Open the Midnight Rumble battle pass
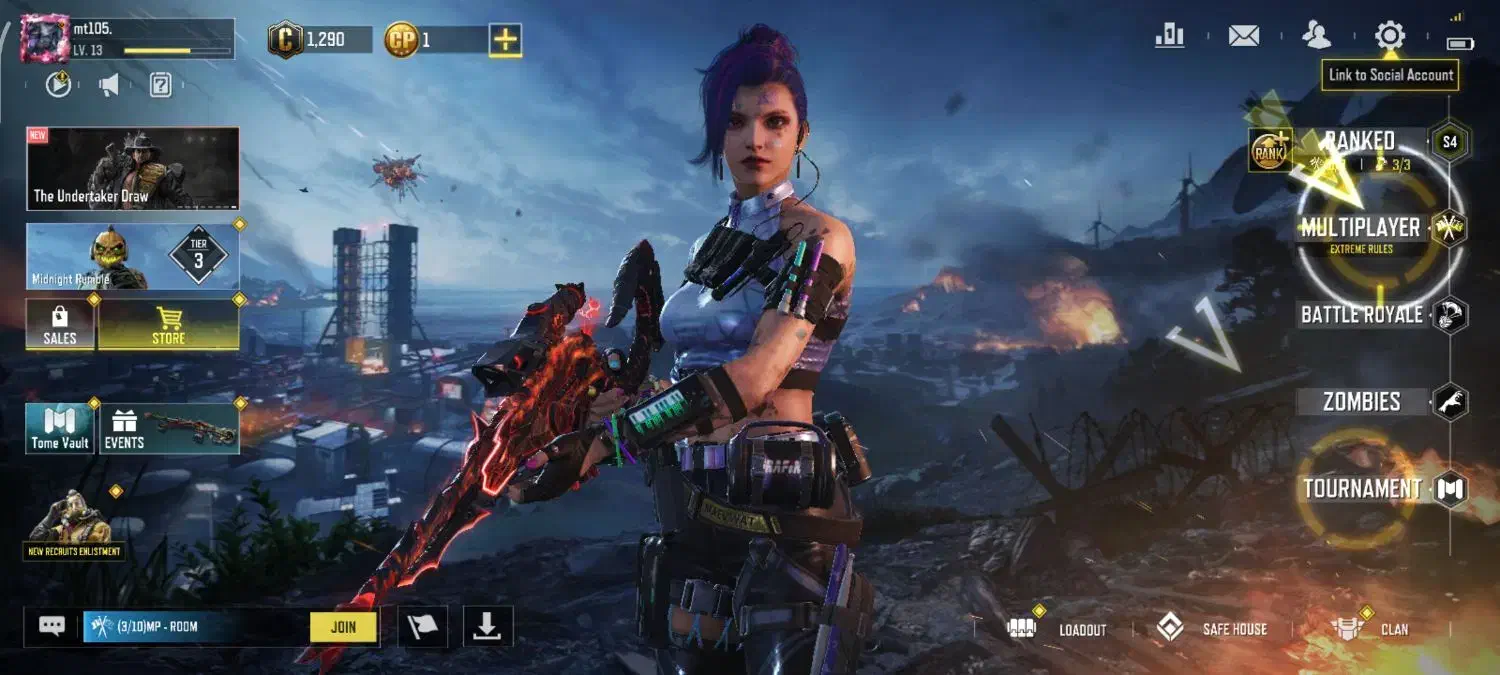 [132, 256]
